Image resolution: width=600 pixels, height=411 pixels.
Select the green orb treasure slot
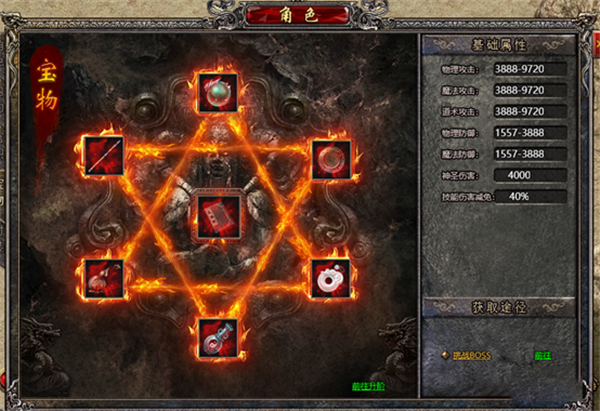coord(217,93)
